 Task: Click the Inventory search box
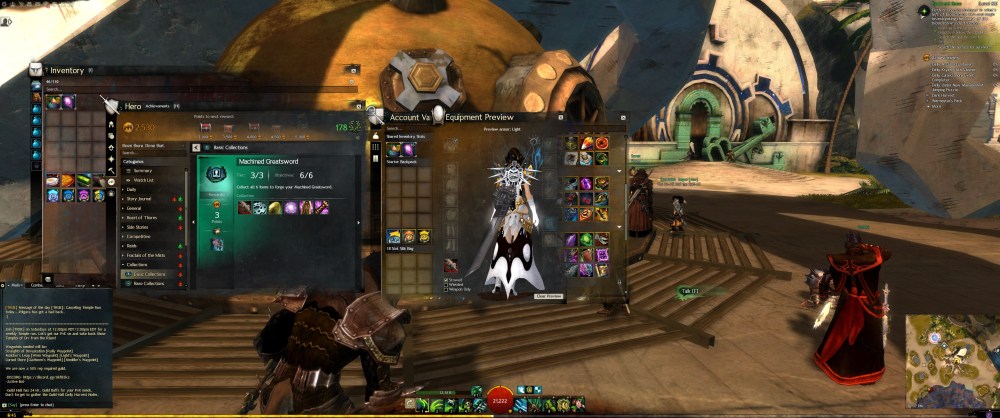coord(200,89)
